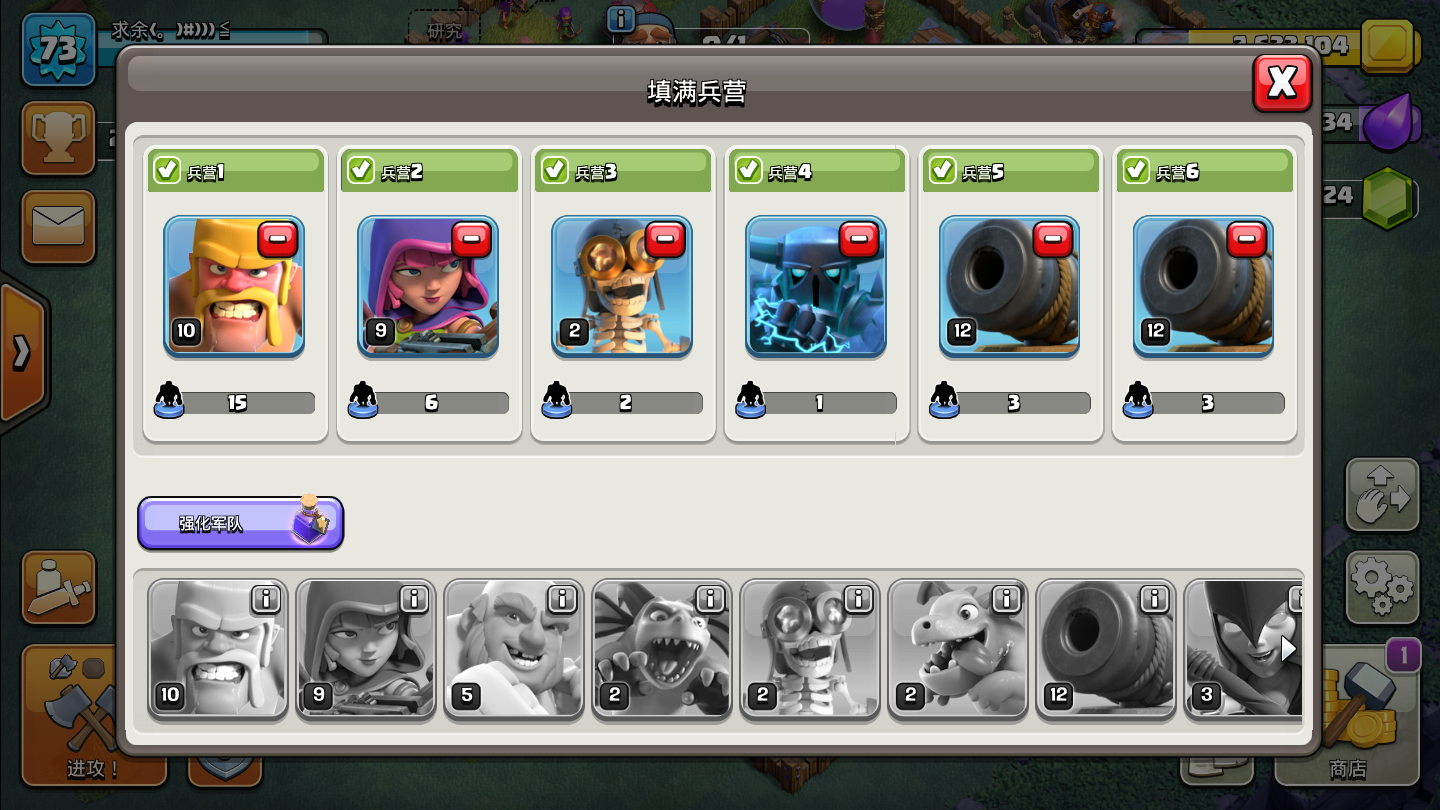The image size is (1440, 810).
Task: Select the Beta Minion troop icon
Action: [x=661, y=649]
